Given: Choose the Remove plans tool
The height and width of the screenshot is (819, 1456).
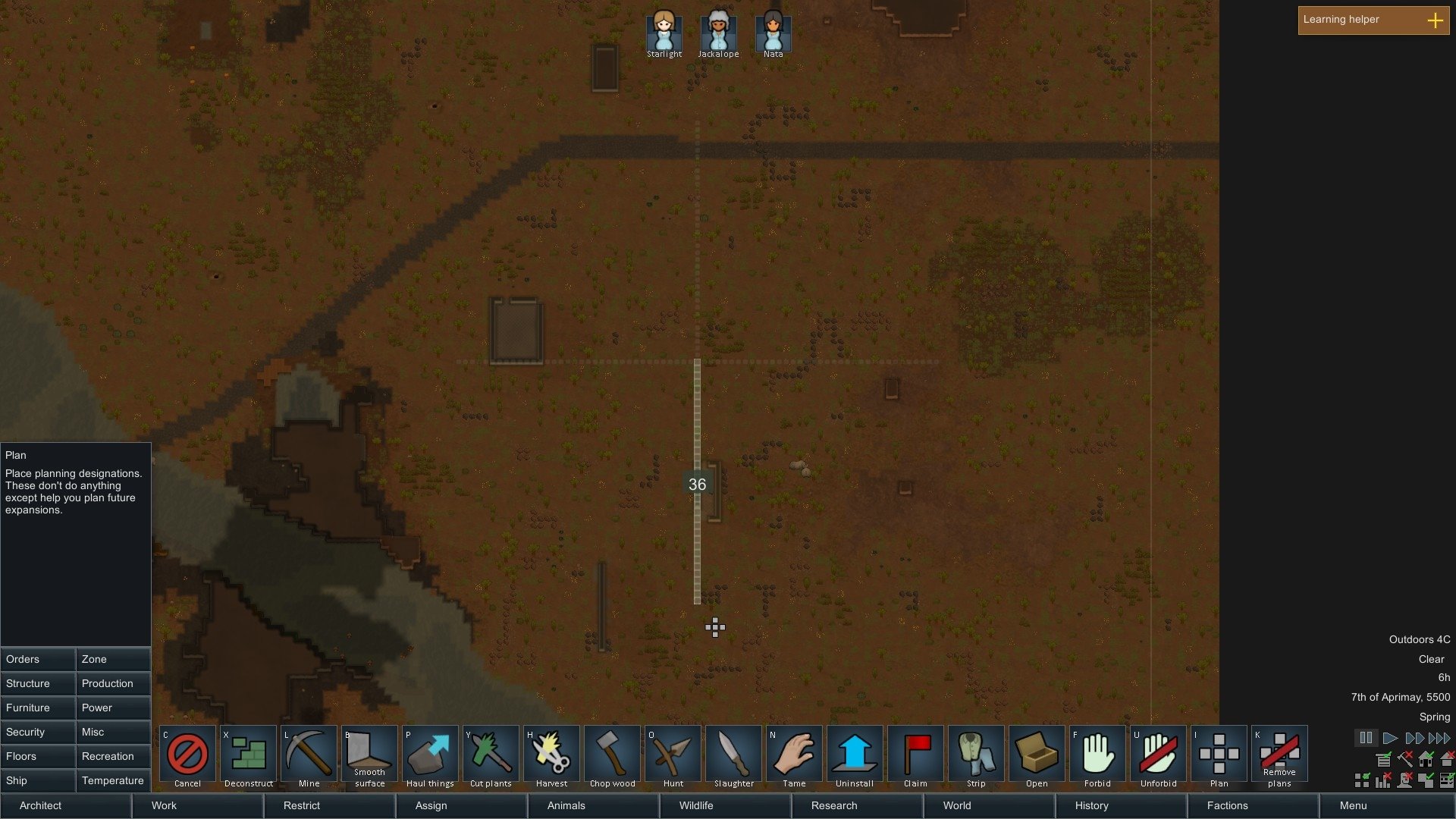Looking at the screenshot, I should click(x=1279, y=756).
